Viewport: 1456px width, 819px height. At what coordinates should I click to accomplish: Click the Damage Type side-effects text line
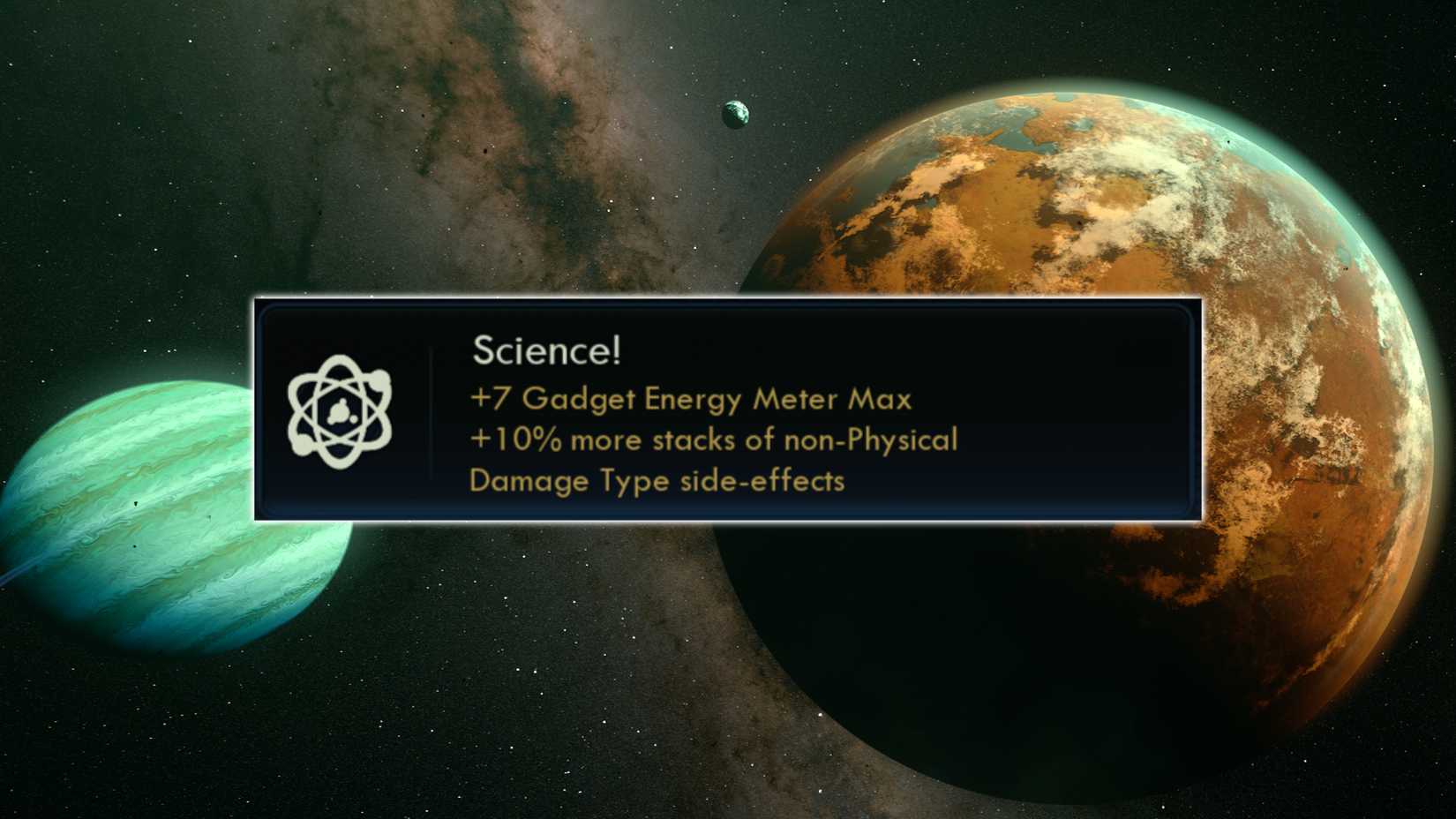point(657,480)
